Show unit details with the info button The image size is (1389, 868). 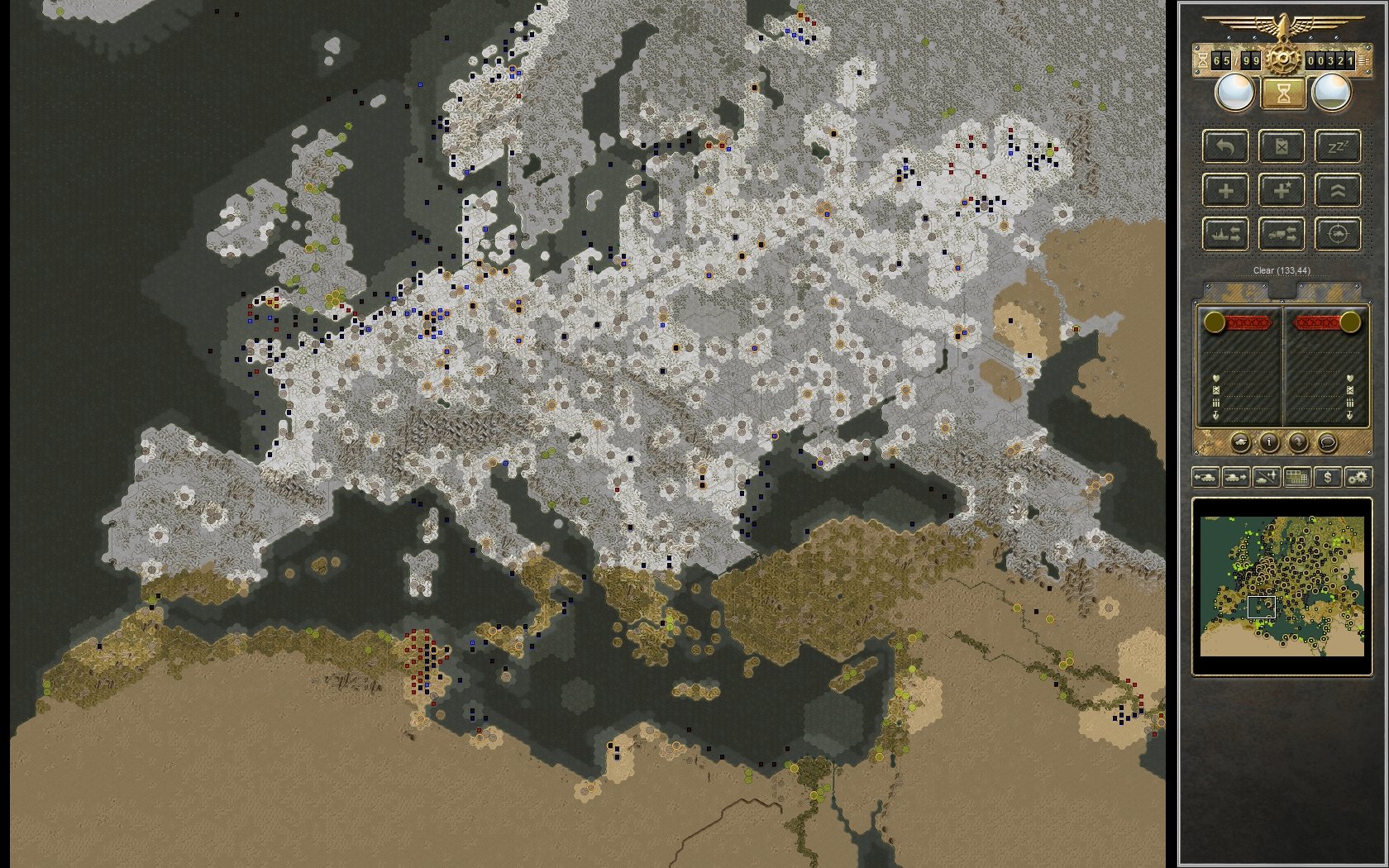[1269, 442]
